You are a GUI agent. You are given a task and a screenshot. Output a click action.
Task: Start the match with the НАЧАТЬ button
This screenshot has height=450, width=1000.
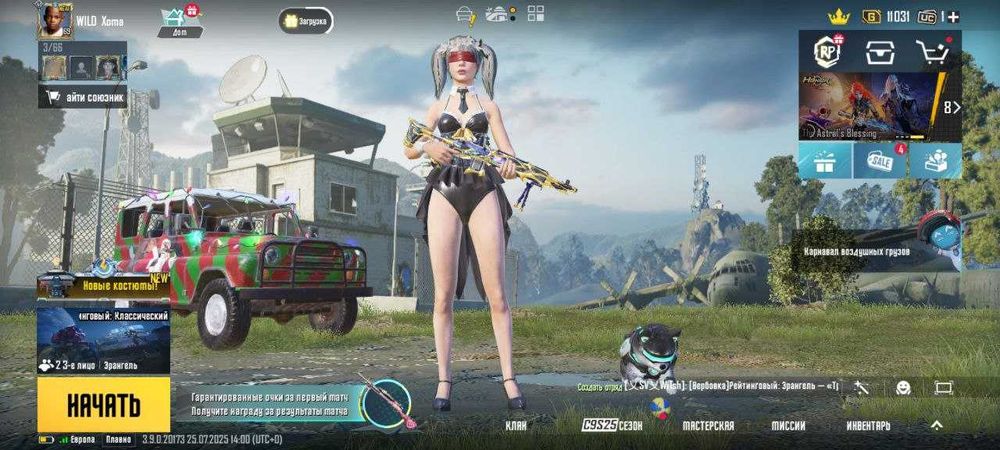coord(103,405)
